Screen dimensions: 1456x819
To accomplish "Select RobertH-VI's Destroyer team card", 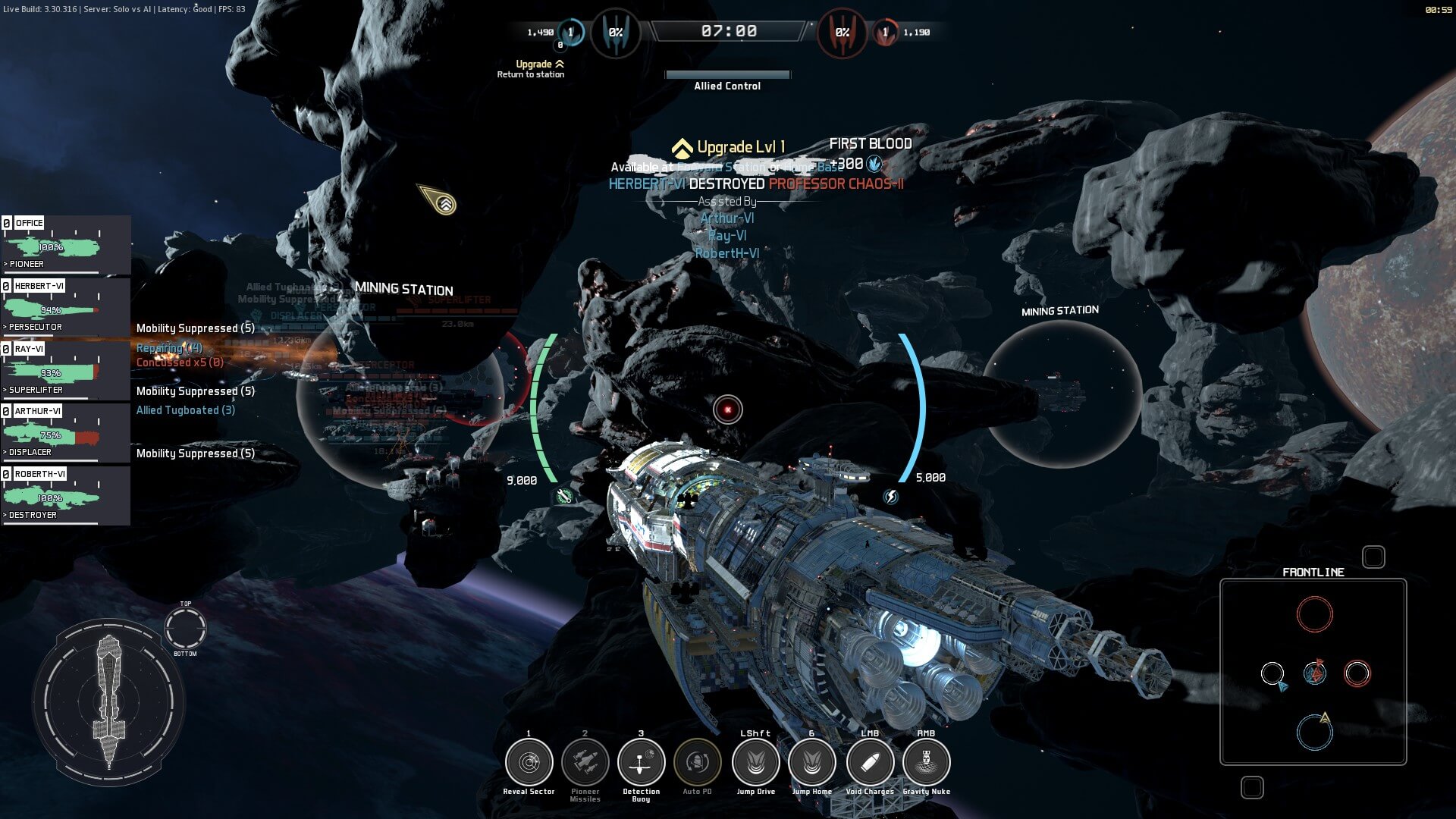I will 65,495.
